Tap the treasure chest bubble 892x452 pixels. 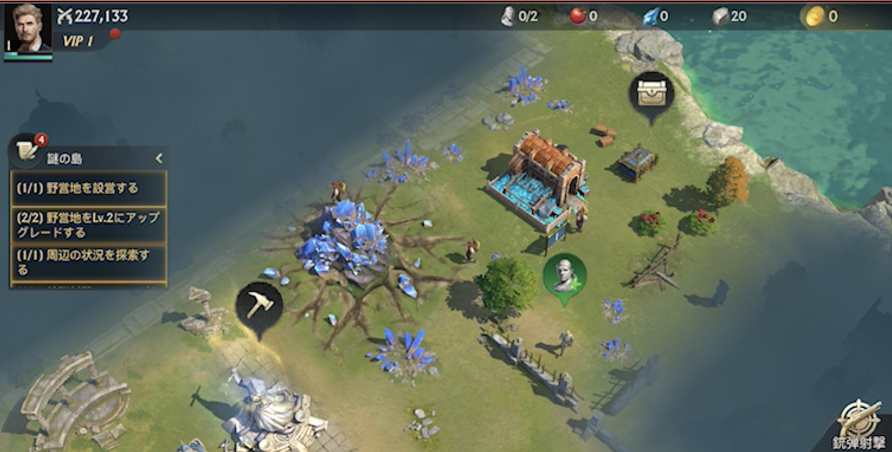click(x=652, y=93)
